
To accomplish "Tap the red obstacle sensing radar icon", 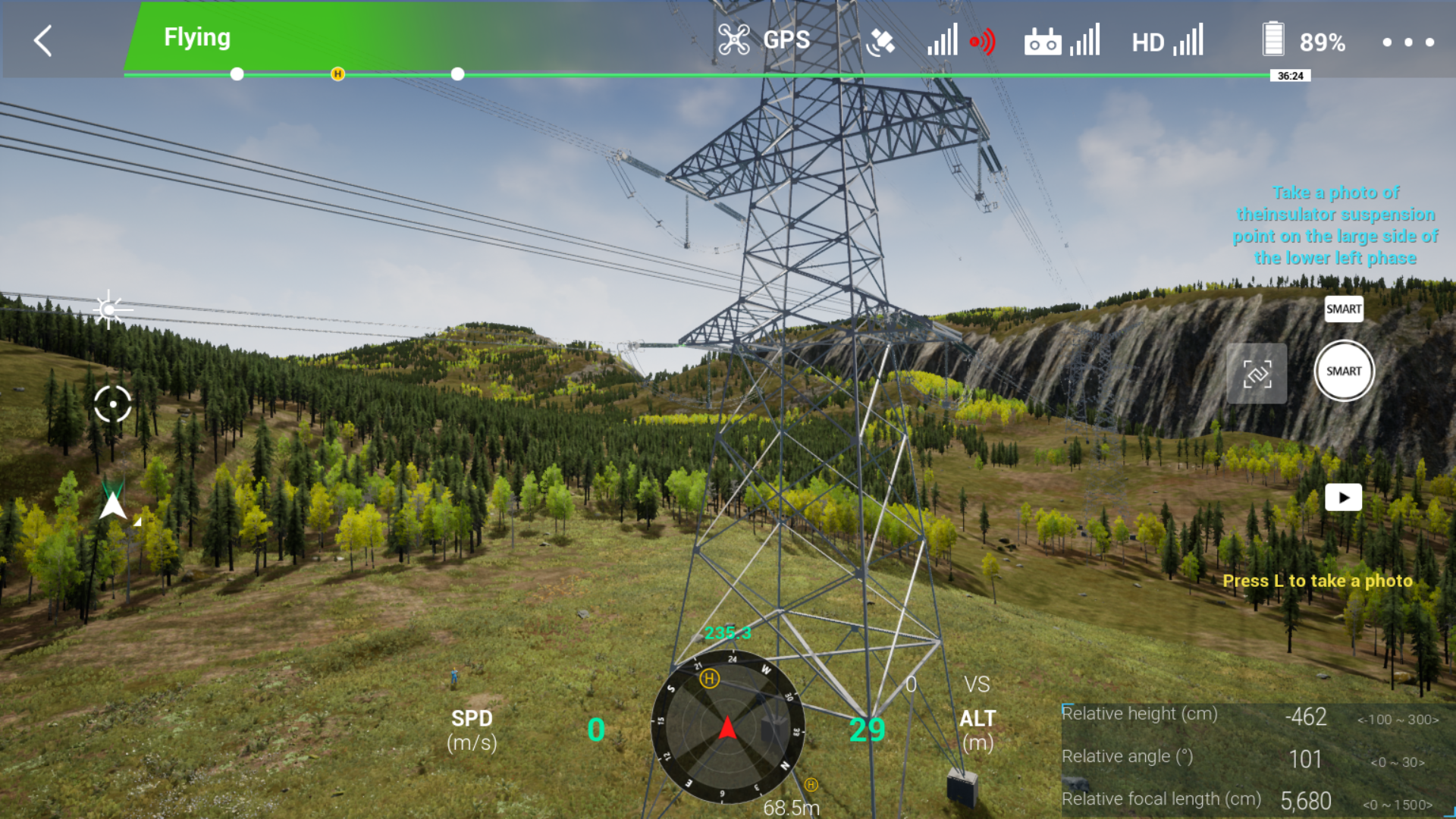I will pyautogui.click(x=983, y=42).
